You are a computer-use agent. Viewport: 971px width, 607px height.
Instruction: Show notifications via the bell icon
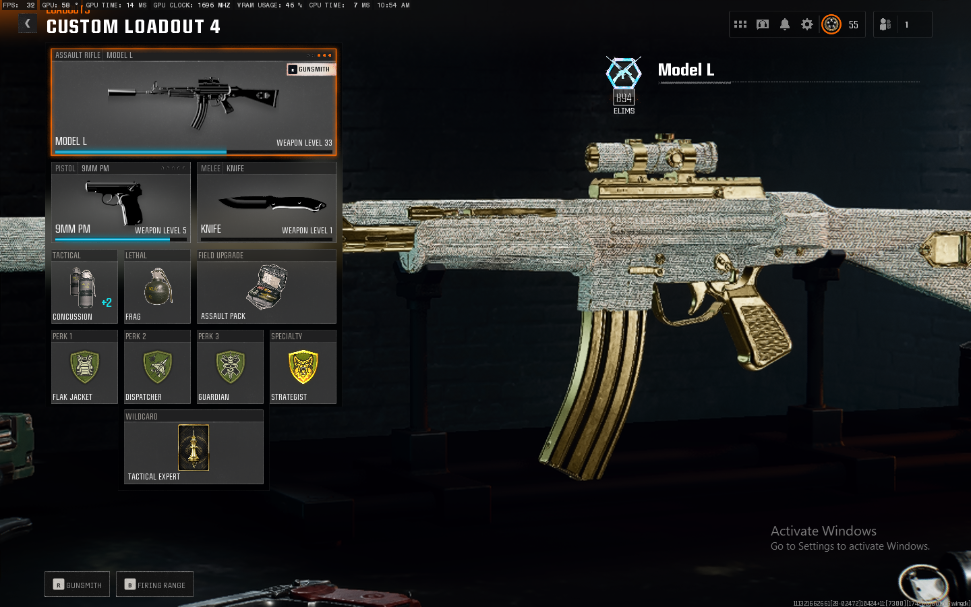click(785, 24)
